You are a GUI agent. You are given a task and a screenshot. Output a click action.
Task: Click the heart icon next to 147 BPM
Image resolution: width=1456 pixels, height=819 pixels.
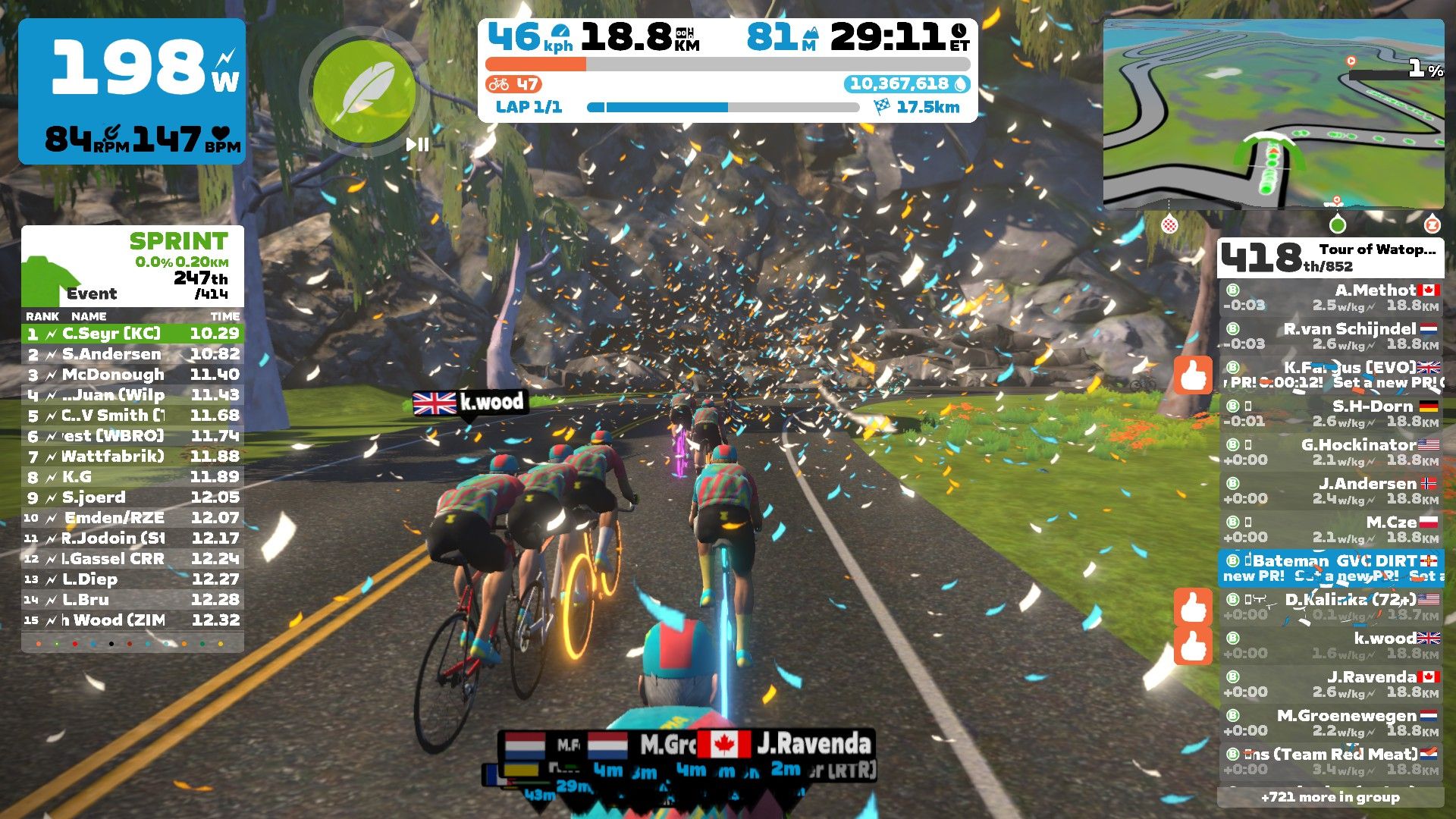(221, 134)
